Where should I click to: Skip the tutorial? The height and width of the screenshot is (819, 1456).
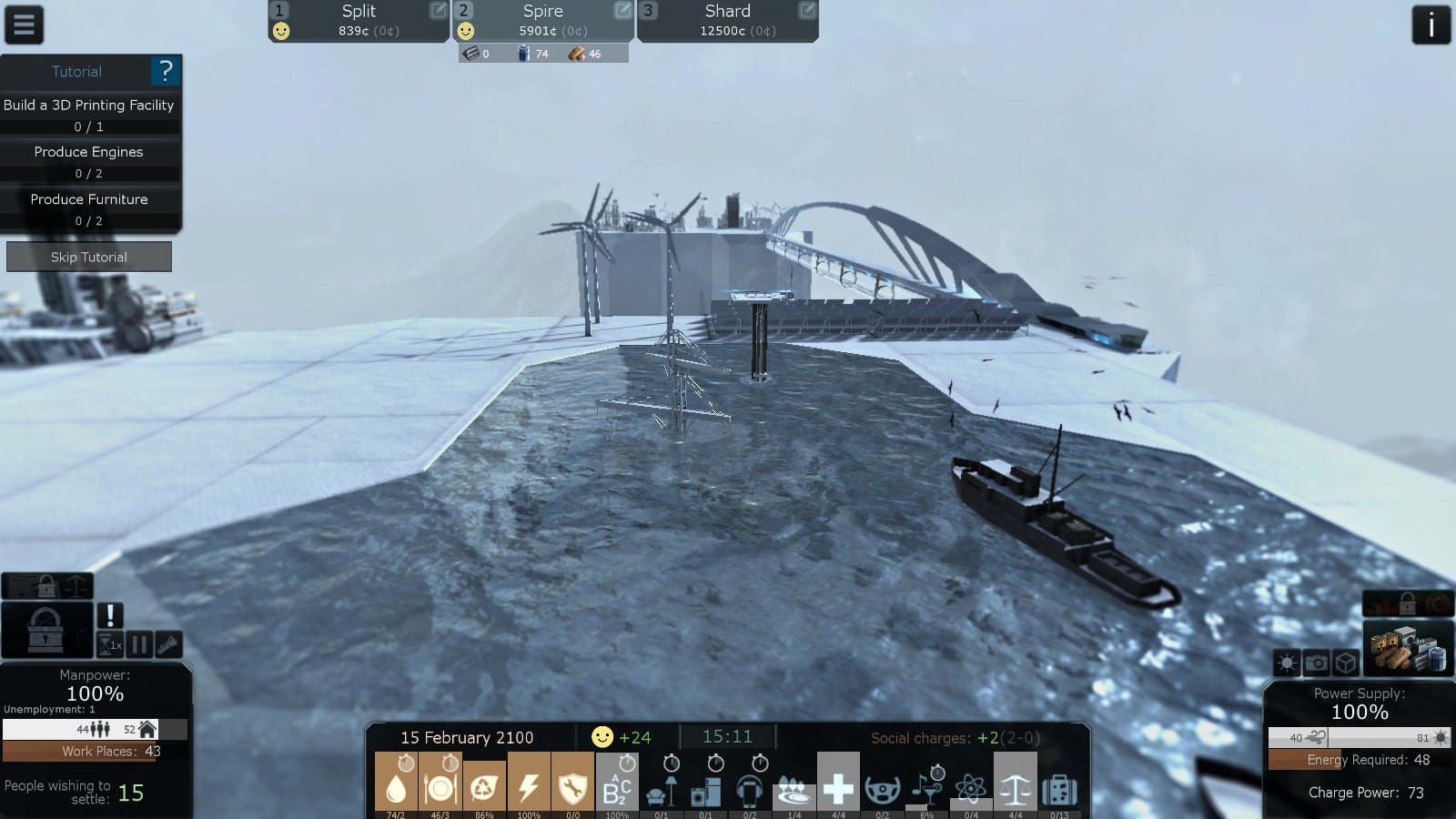pos(89,257)
